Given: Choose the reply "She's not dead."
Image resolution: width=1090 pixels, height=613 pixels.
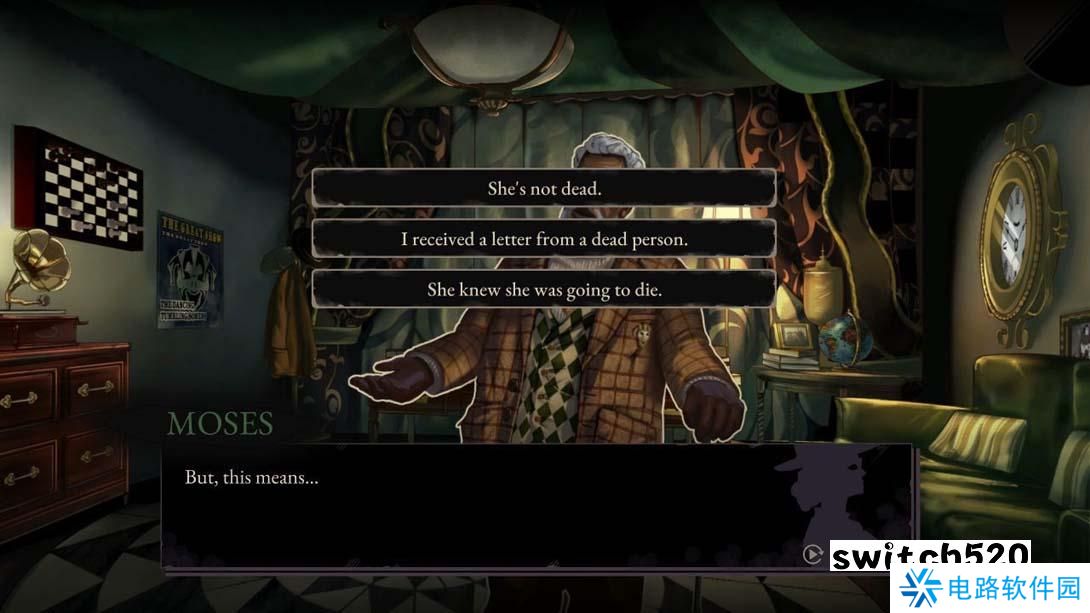Looking at the screenshot, I should [x=544, y=188].
